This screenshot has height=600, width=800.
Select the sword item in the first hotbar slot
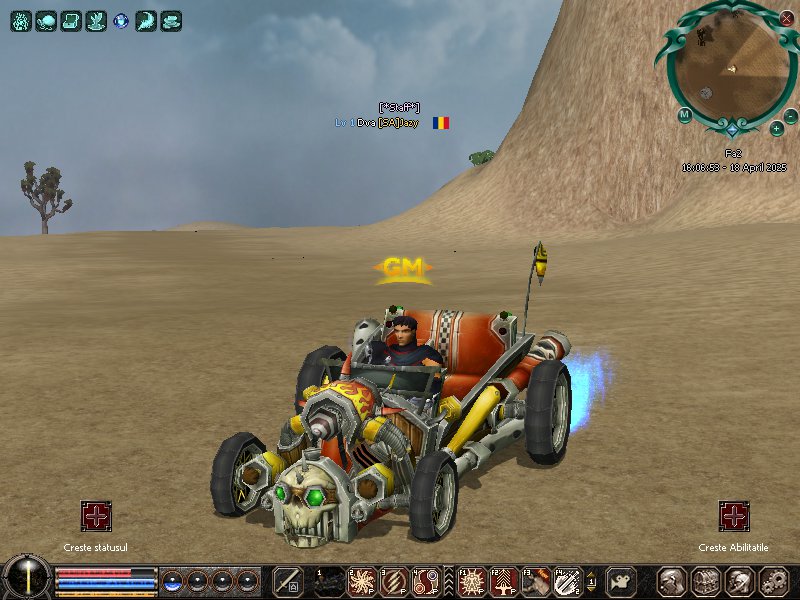(x=288, y=581)
